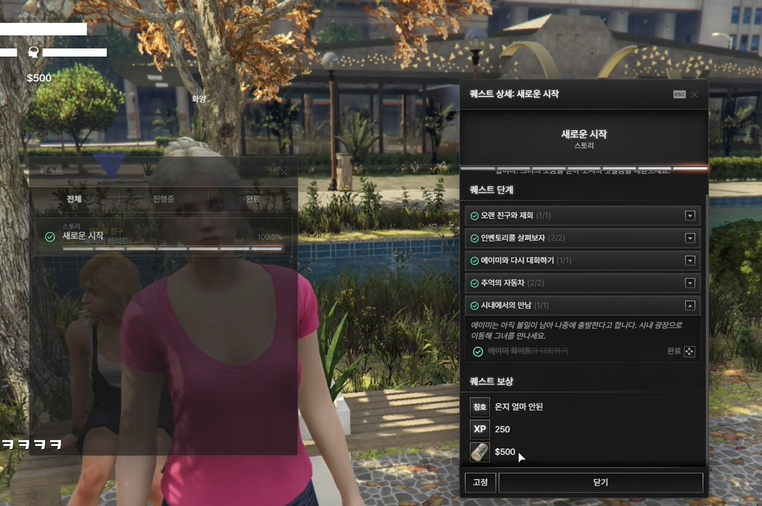
Task: Switch to the 진행중 quest tab
Action: pyautogui.click(x=163, y=199)
